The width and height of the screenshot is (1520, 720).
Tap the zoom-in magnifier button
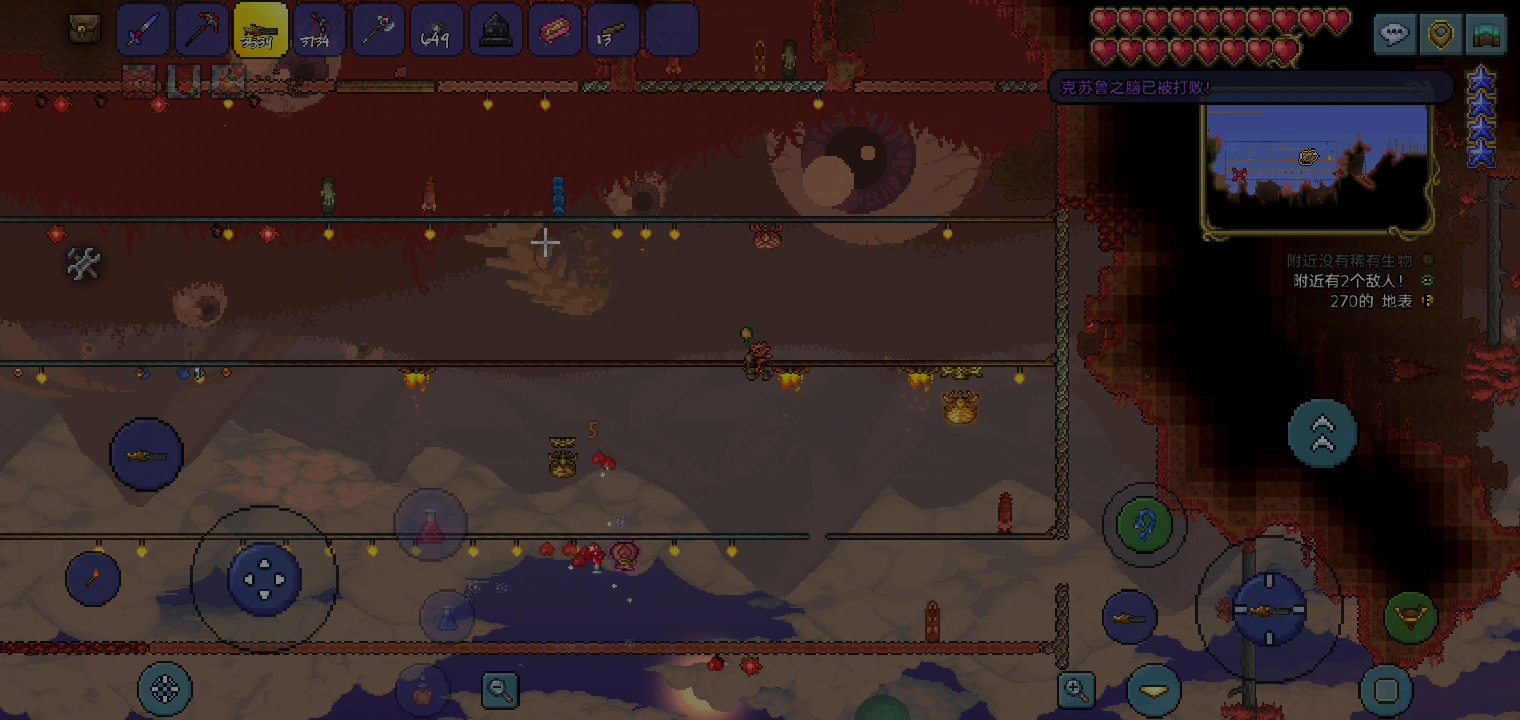(1076, 689)
